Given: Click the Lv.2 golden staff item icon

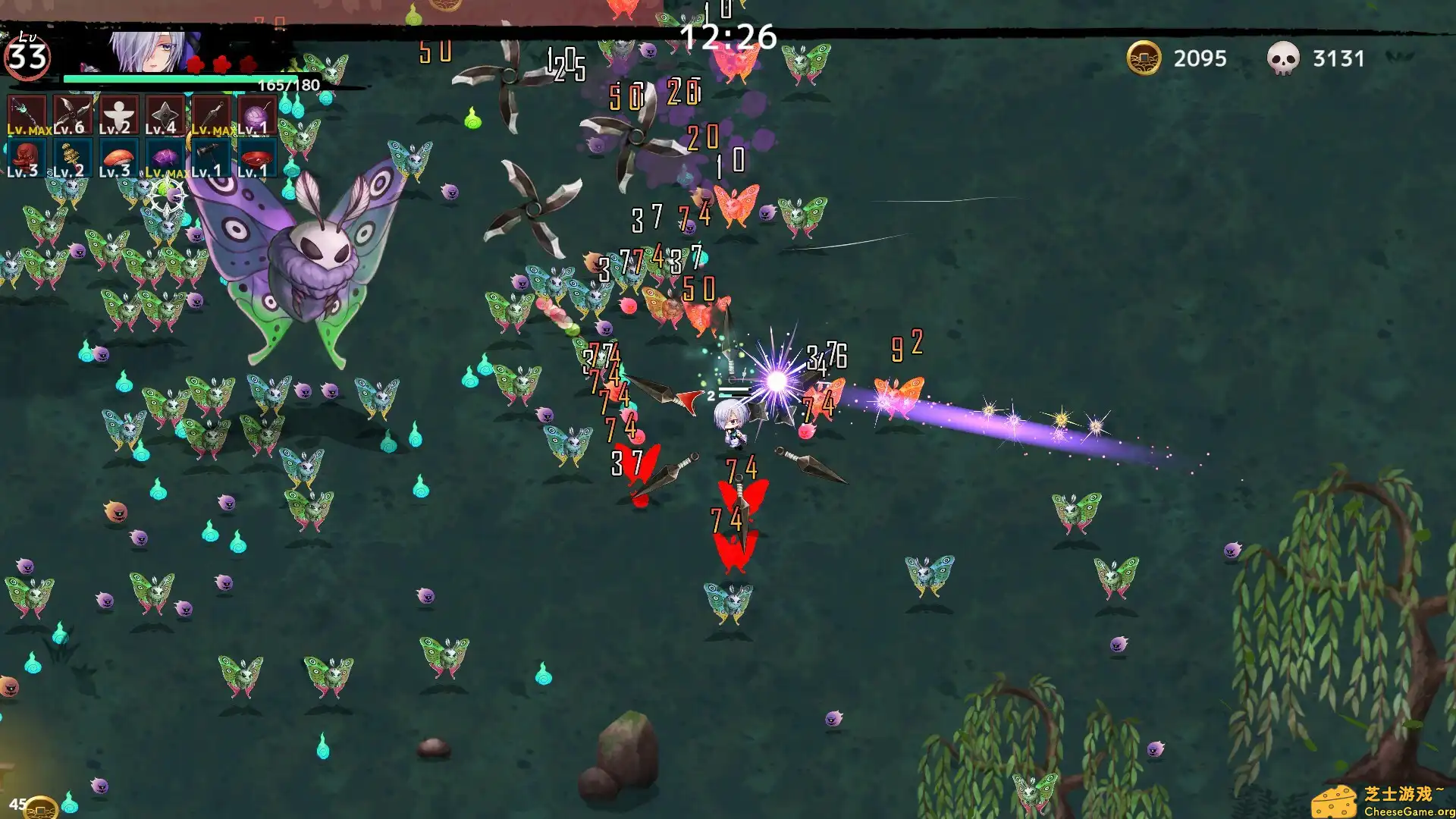Looking at the screenshot, I should 72,157.
